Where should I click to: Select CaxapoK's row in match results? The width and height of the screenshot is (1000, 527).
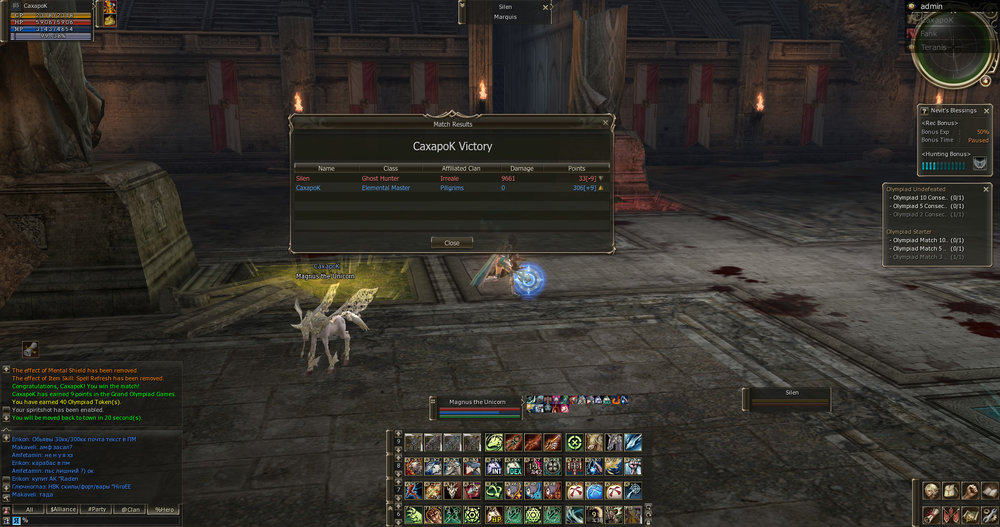point(450,188)
